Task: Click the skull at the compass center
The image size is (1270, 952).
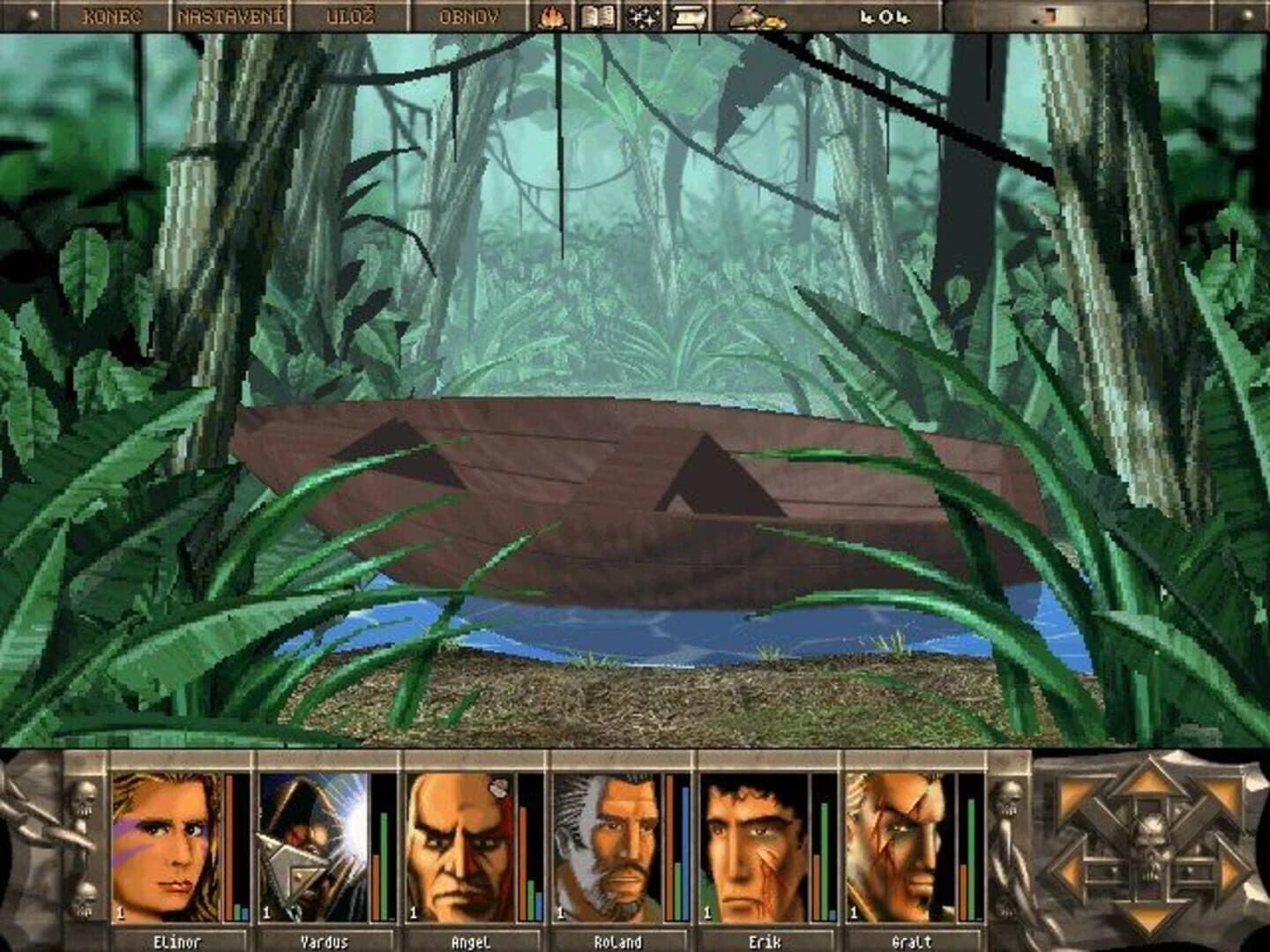Action: point(1153,842)
